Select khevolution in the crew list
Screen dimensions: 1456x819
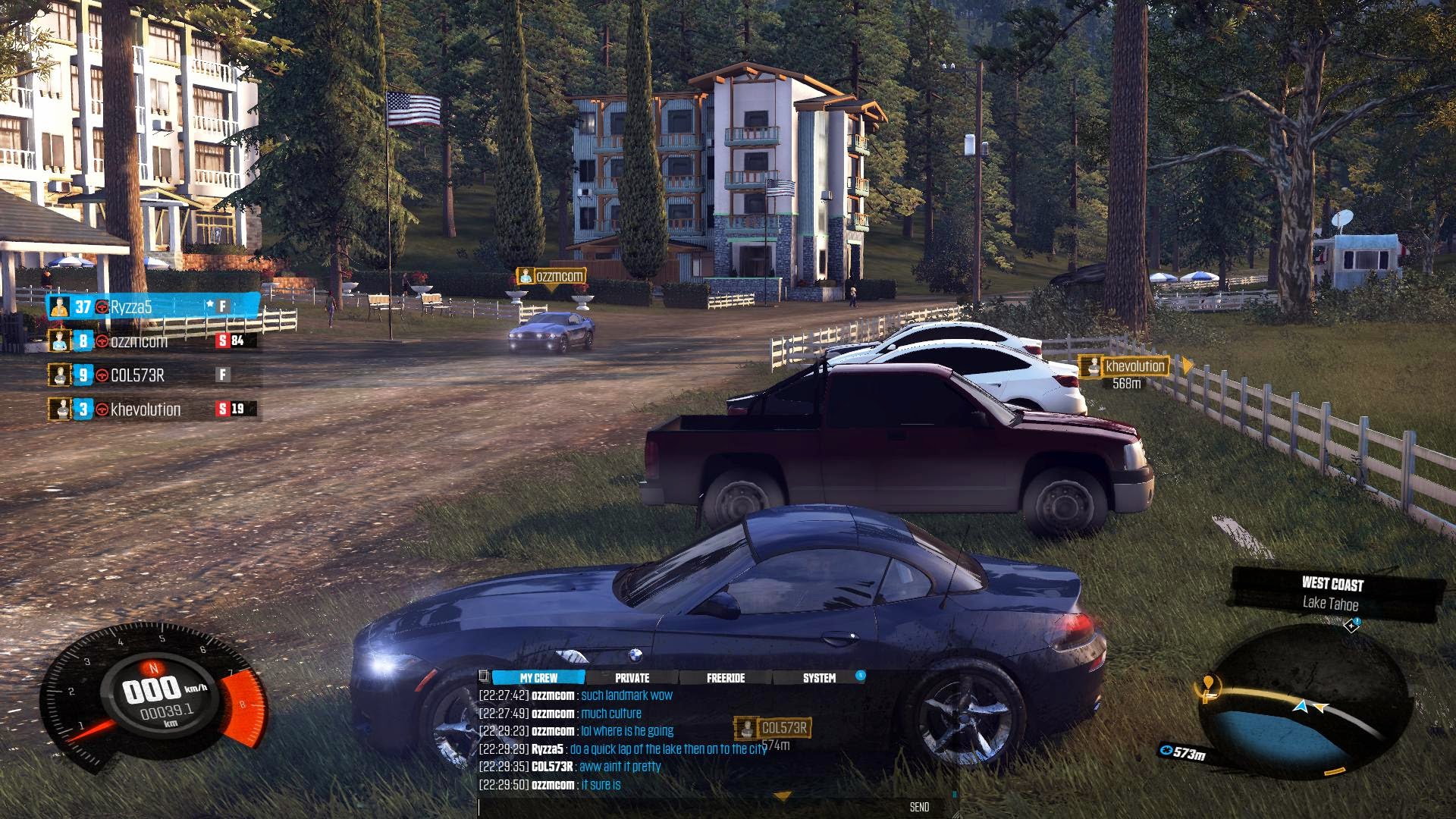pyautogui.click(x=152, y=409)
